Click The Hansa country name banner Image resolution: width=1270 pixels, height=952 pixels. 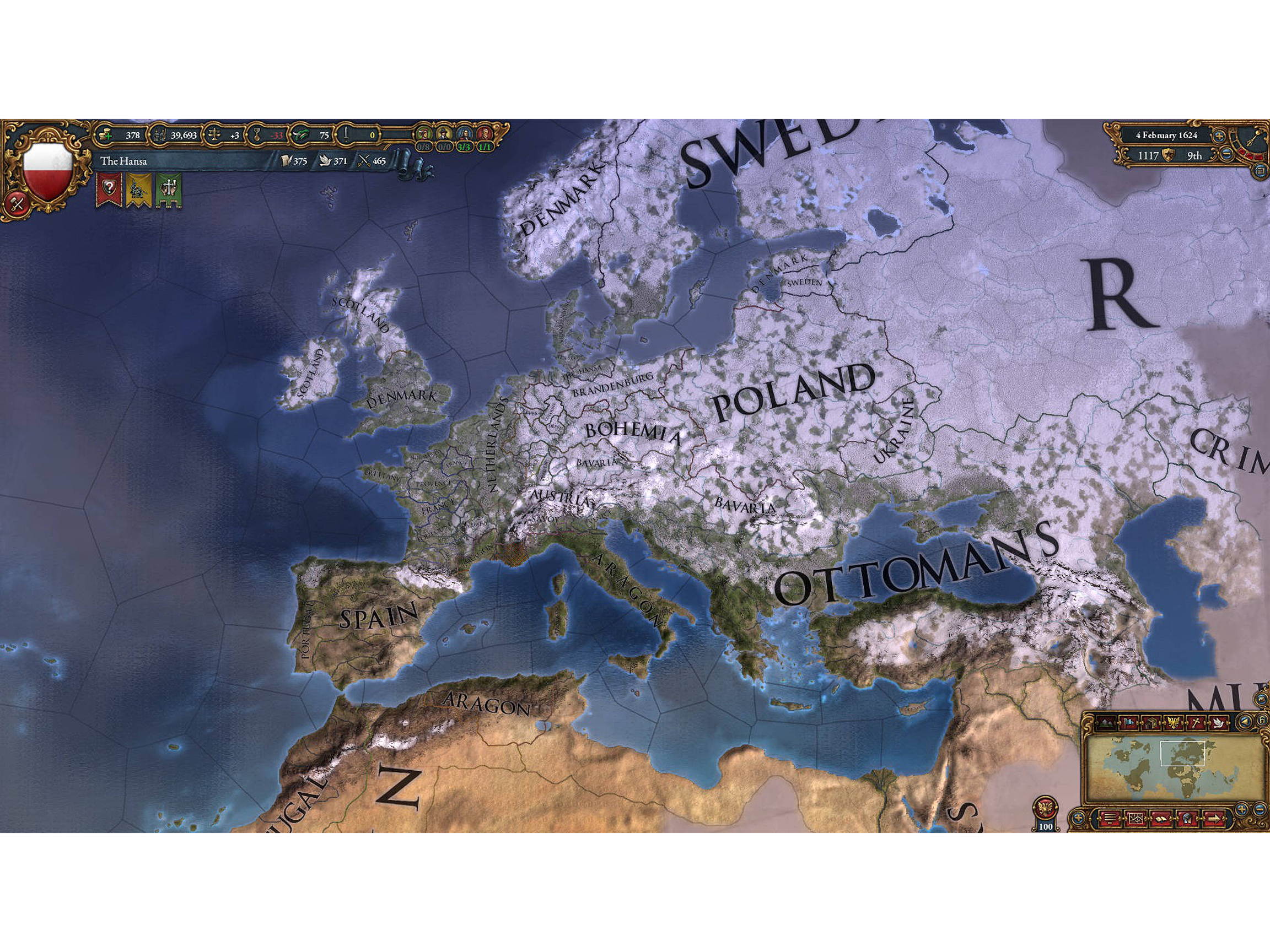123,163
